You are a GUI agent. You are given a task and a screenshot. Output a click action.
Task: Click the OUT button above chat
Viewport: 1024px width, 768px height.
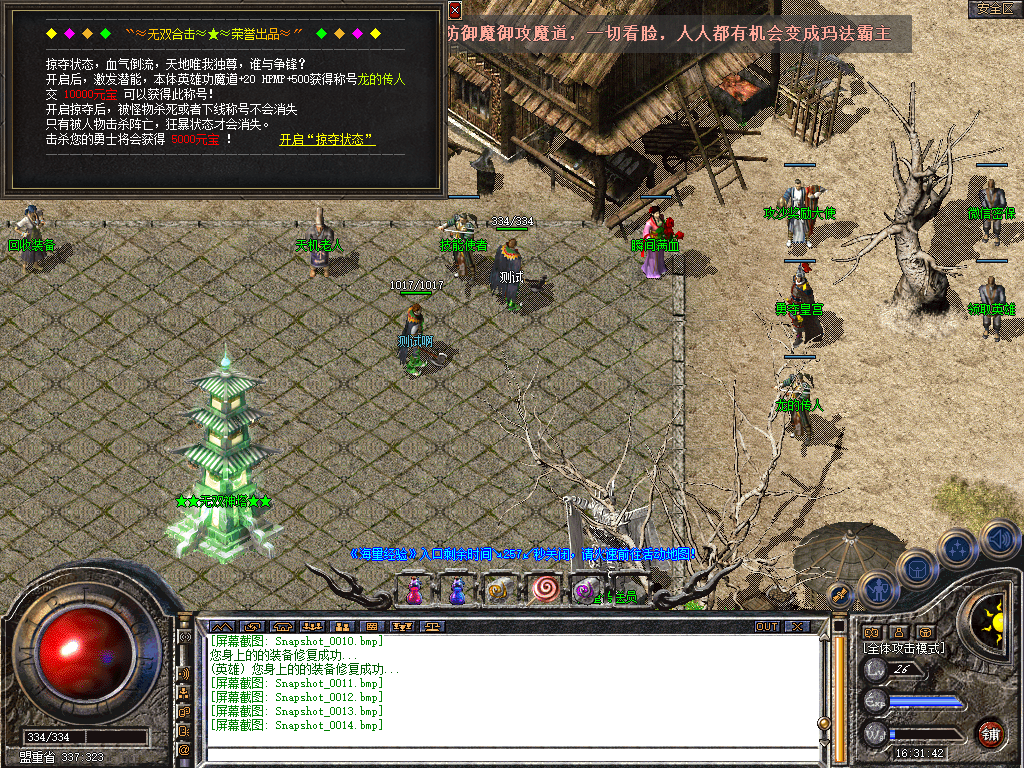(x=766, y=627)
